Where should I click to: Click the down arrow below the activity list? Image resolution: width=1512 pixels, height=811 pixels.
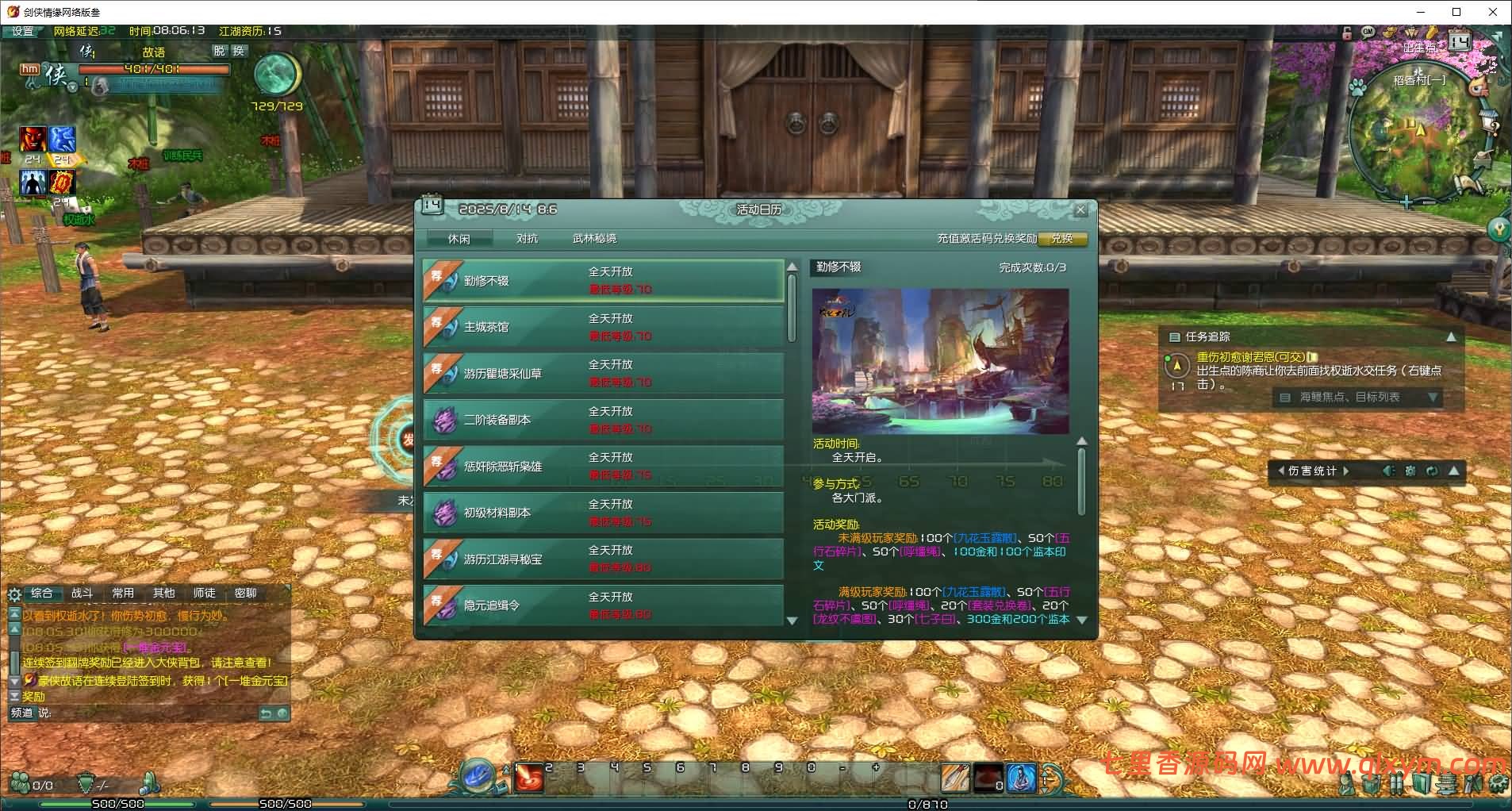click(792, 621)
